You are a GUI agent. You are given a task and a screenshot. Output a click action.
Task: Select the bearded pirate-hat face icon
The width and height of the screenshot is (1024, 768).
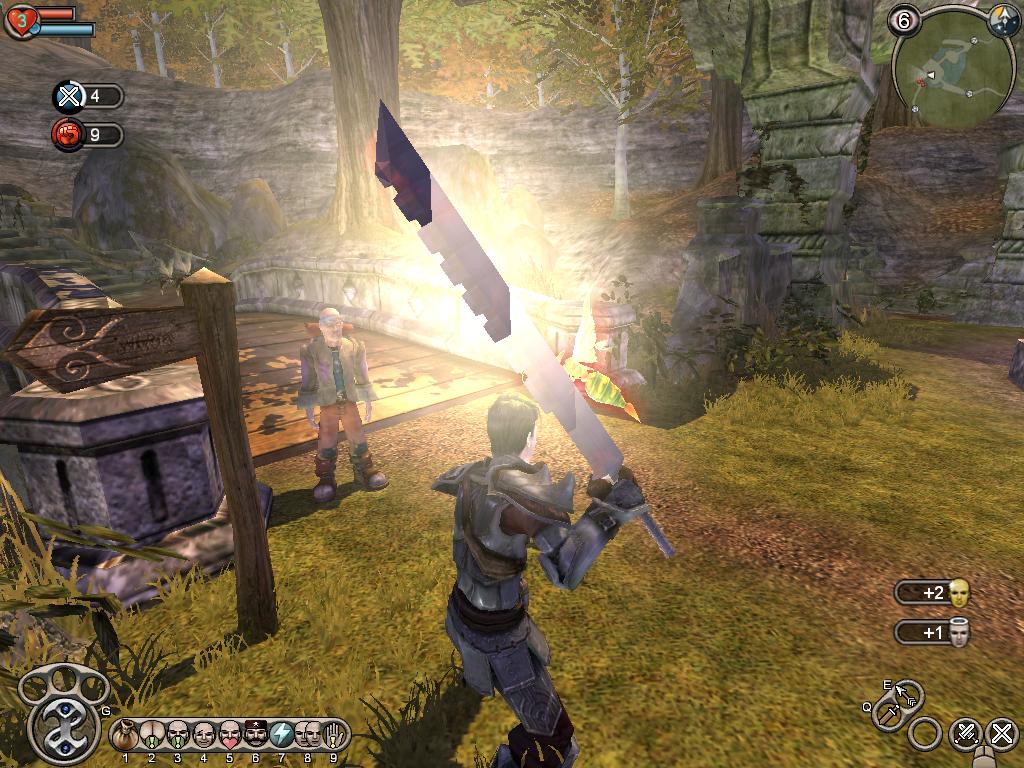click(x=255, y=735)
